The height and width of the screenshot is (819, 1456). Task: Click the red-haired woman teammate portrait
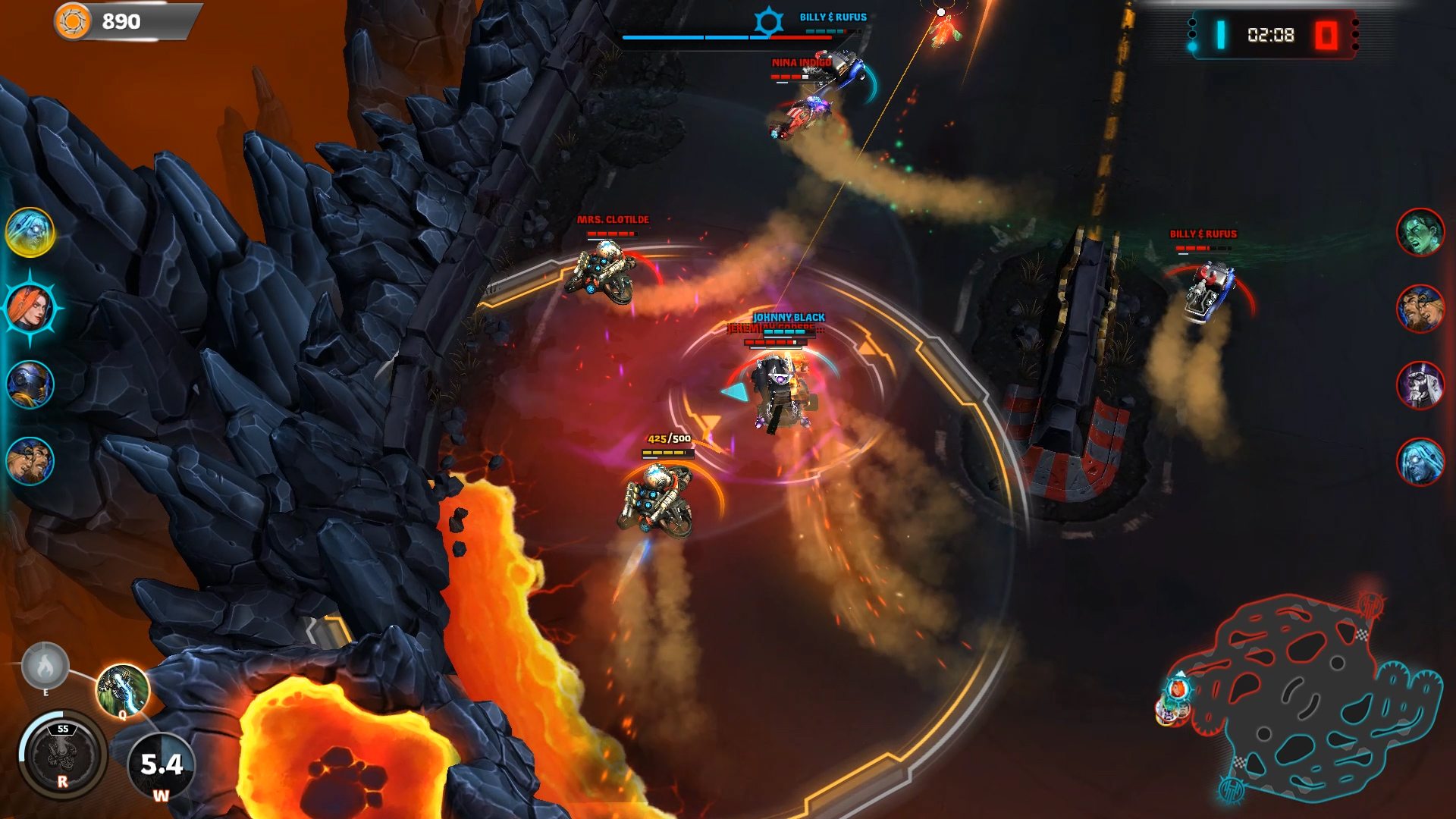(30, 308)
